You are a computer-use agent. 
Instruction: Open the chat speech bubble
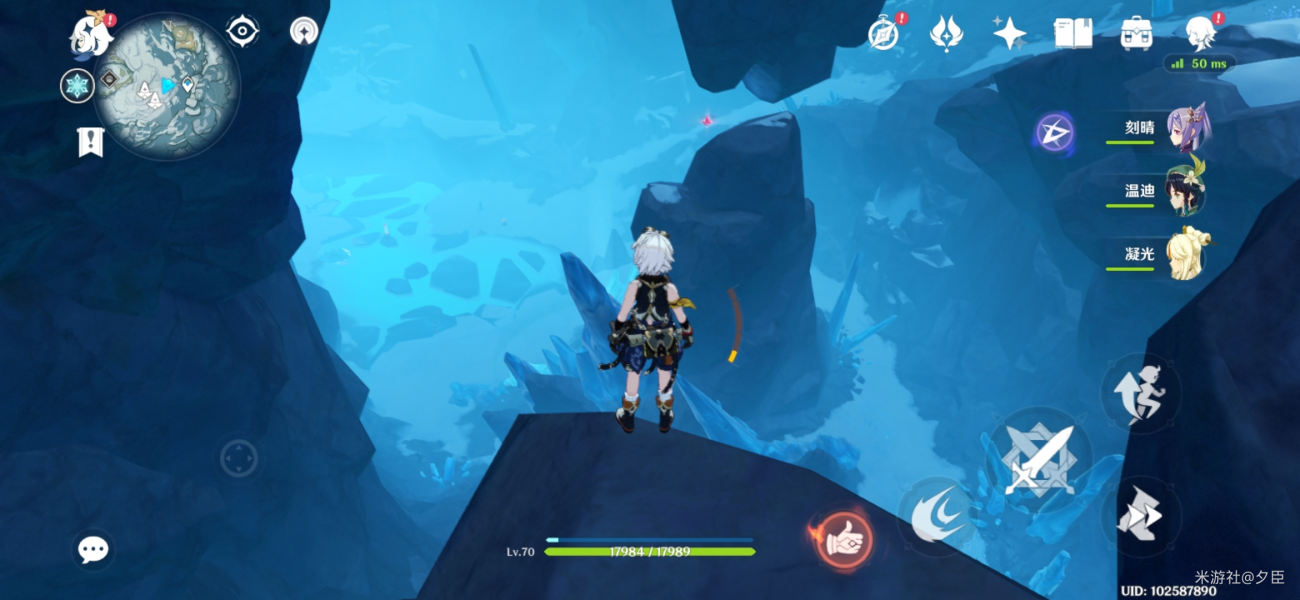click(x=93, y=548)
